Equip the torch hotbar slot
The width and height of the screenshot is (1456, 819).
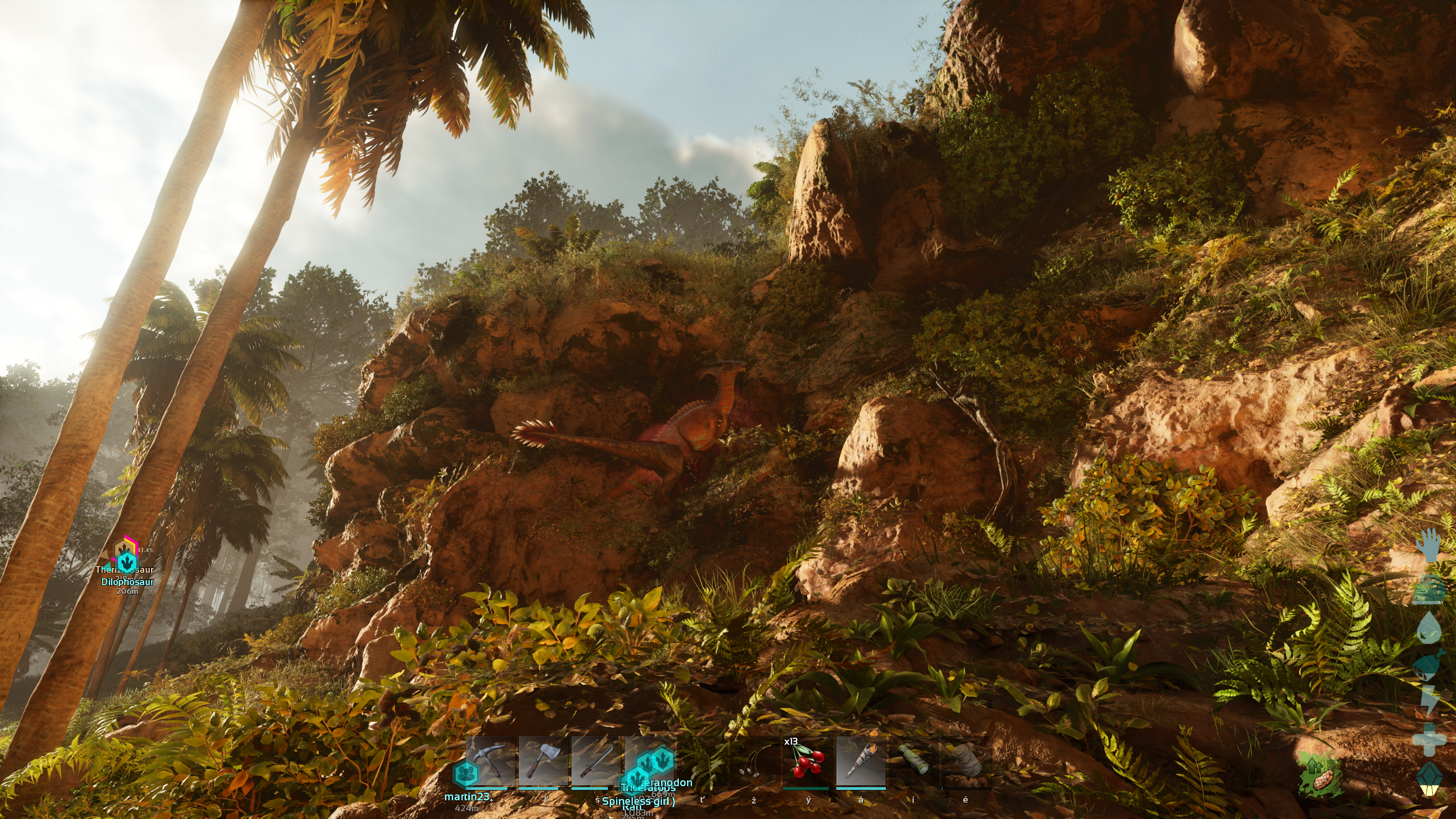click(x=860, y=762)
